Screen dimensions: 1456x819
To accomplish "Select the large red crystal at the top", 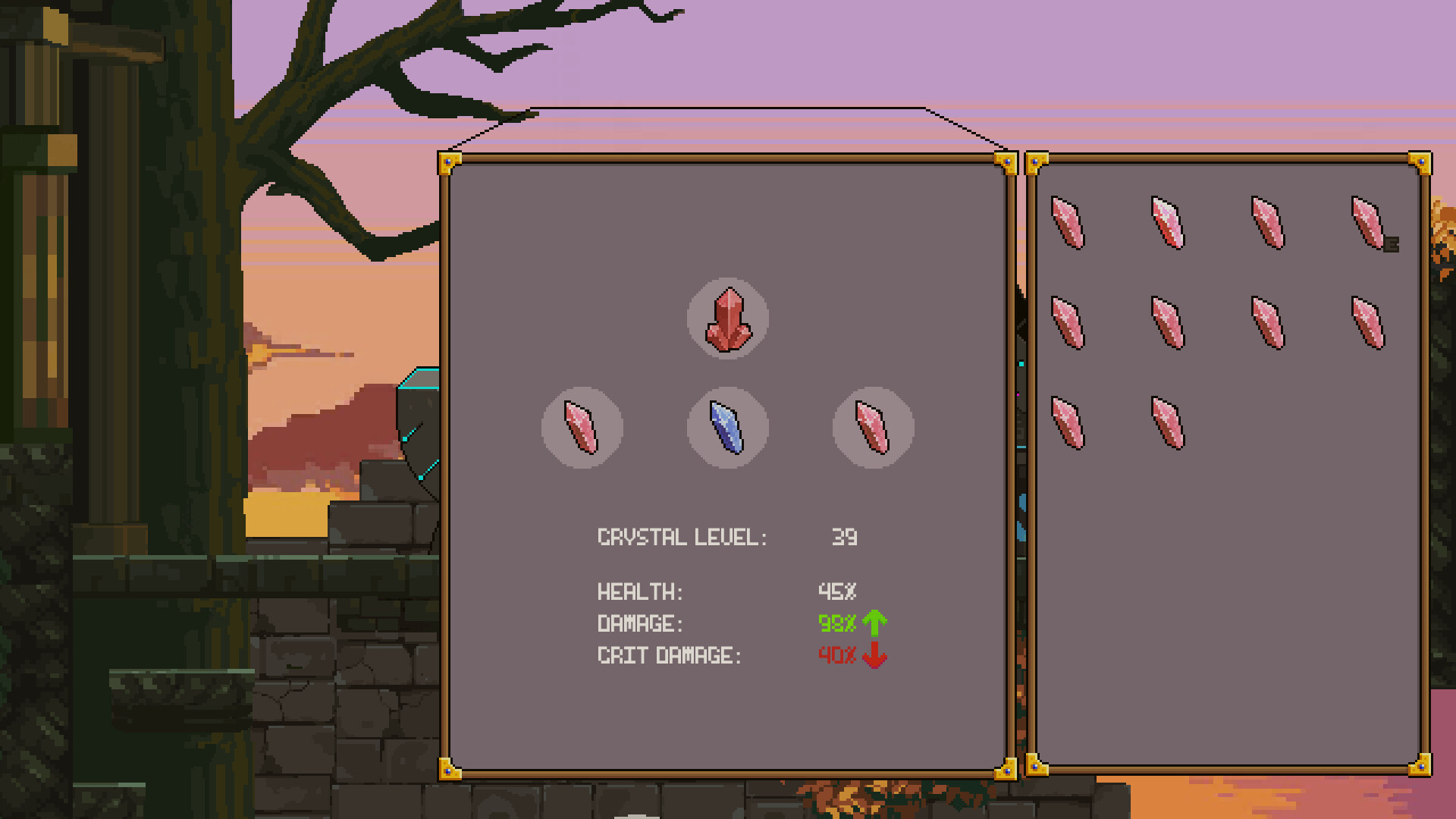I will 728,318.
